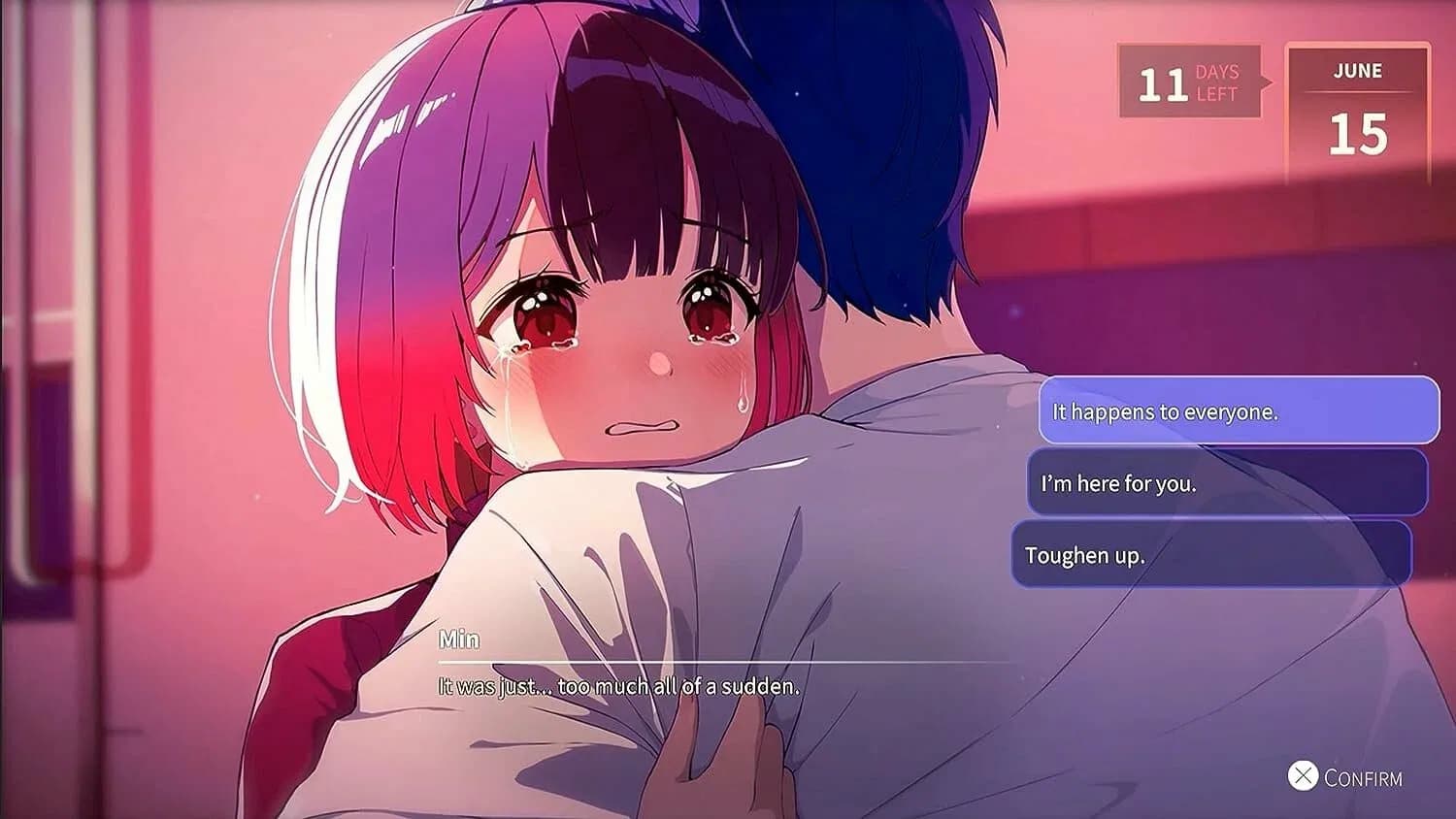Select the 'Toughen up.' dialogue option
Screen dimensions: 1456x819
[x=1213, y=555]
